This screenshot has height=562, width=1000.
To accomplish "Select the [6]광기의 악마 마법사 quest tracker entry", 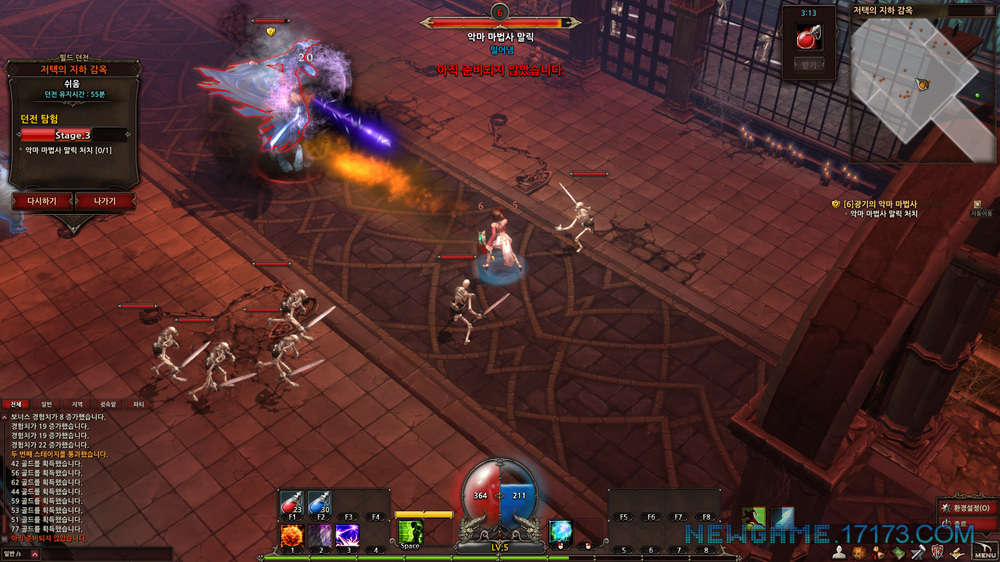I will pyautogui.click(x=880, y=204).
